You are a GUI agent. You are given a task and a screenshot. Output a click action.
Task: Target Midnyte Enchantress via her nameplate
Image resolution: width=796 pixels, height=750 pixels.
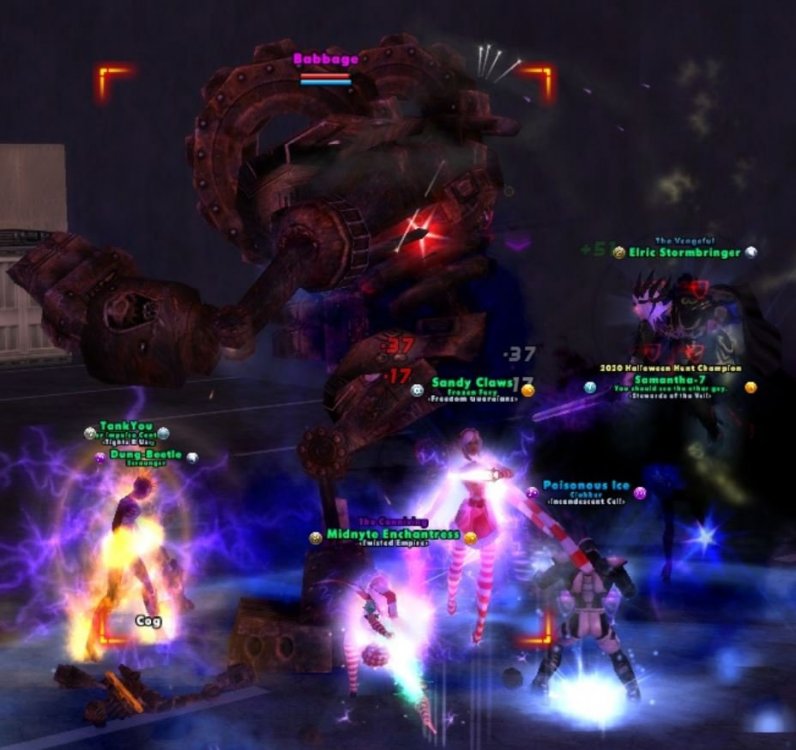[x=394, y=535]
